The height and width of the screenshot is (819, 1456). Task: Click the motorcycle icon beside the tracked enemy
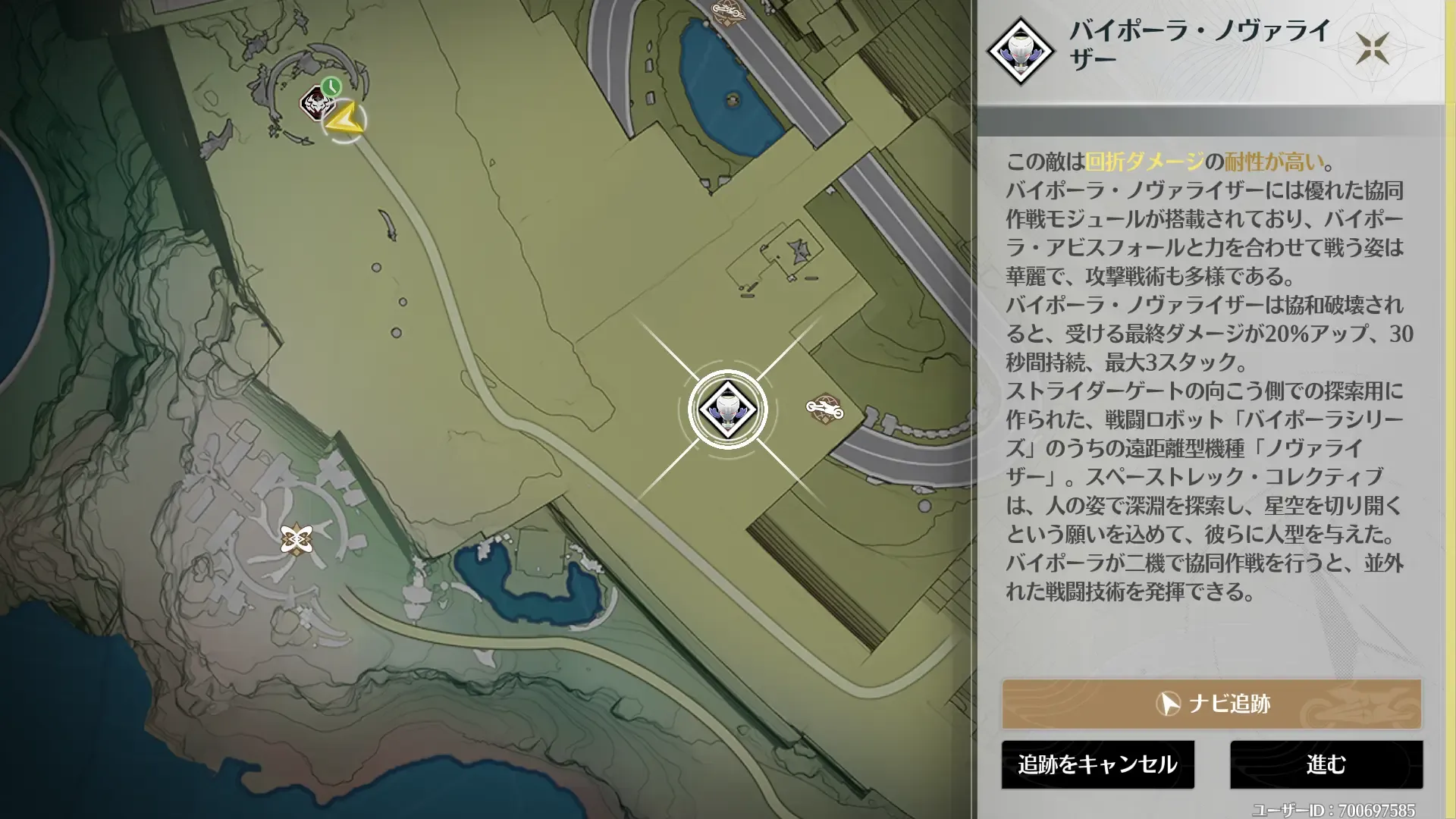(x=826, y=408)
